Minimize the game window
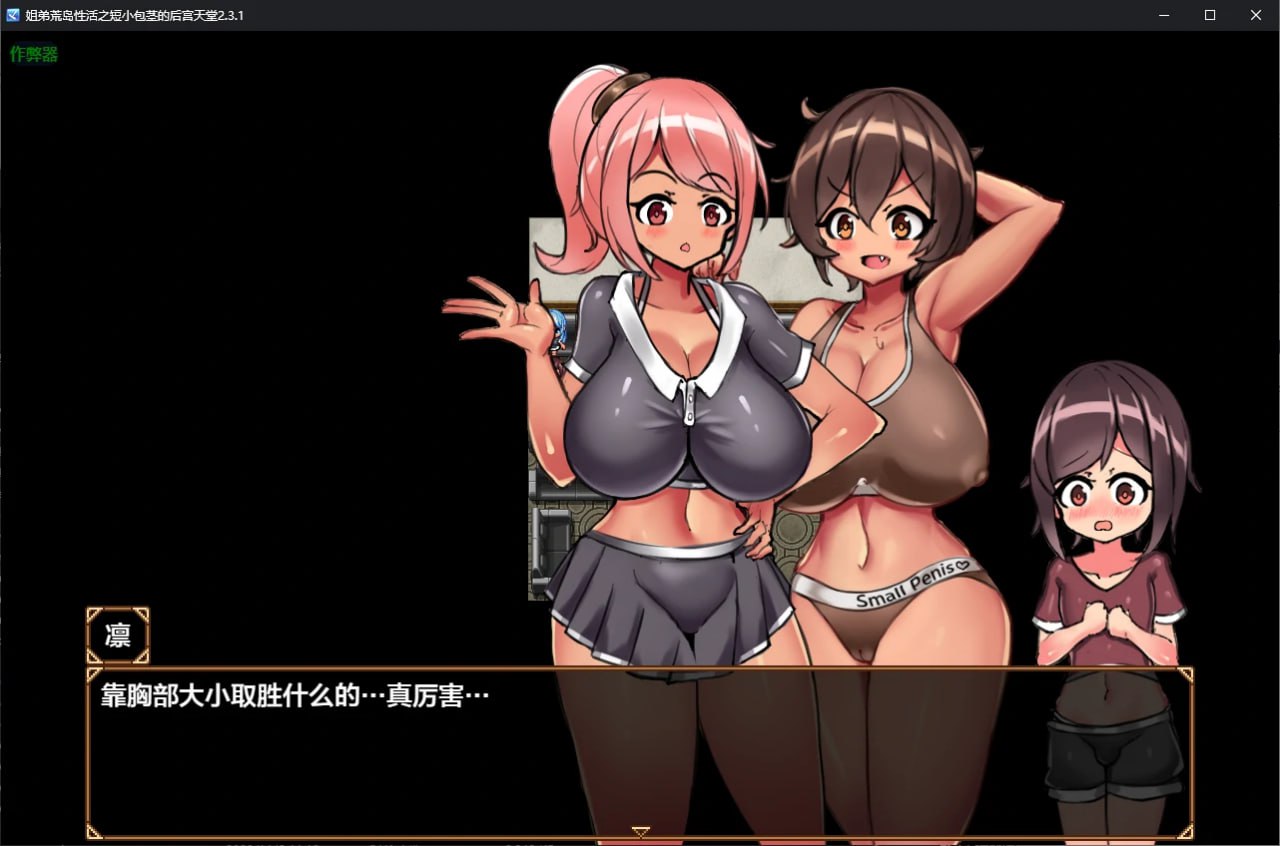Screen dimensions: 1280x846 click(x=1164, y=15)
